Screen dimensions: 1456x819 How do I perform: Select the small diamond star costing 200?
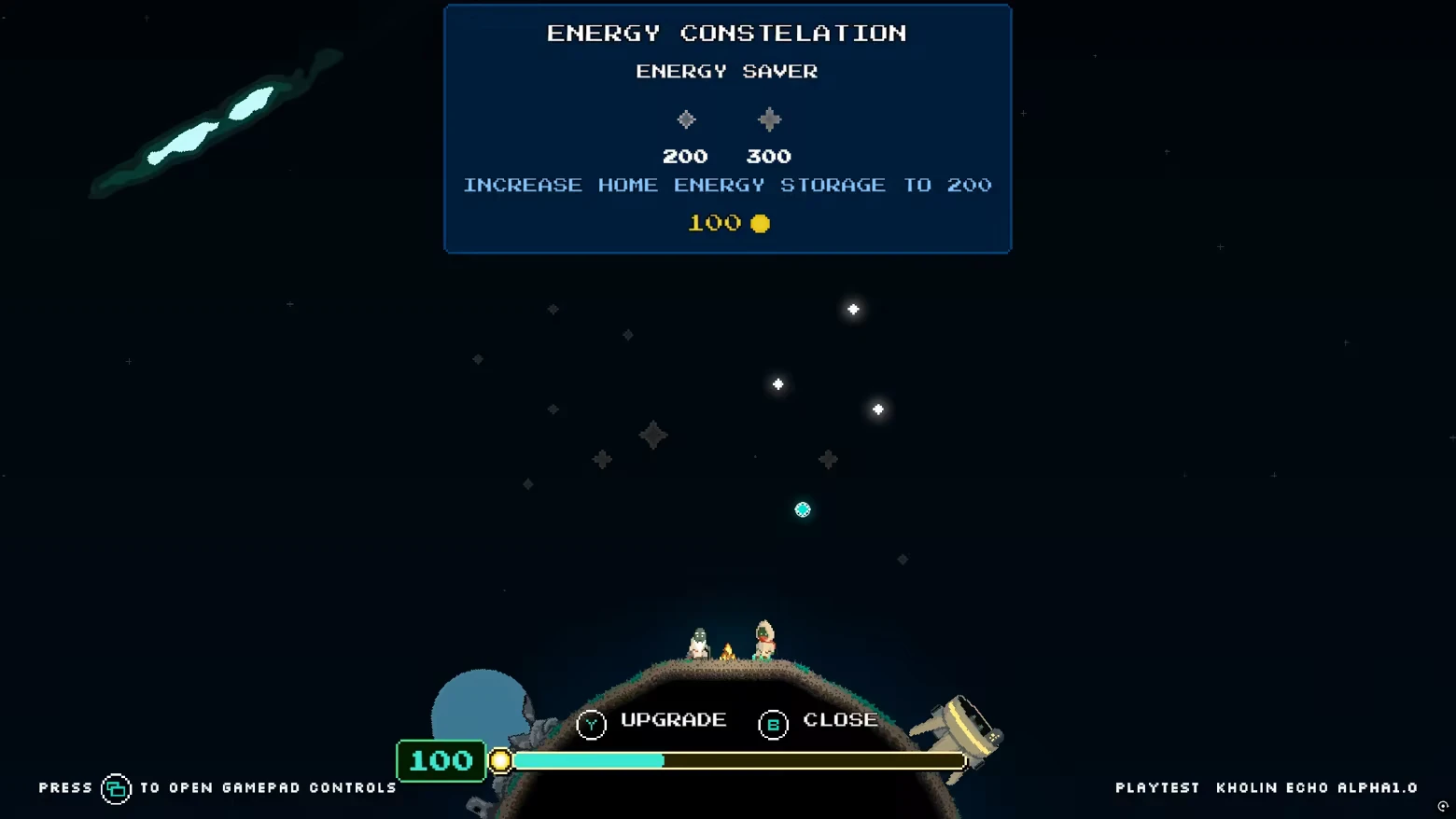pyautogui.click(x=685, y=118)
